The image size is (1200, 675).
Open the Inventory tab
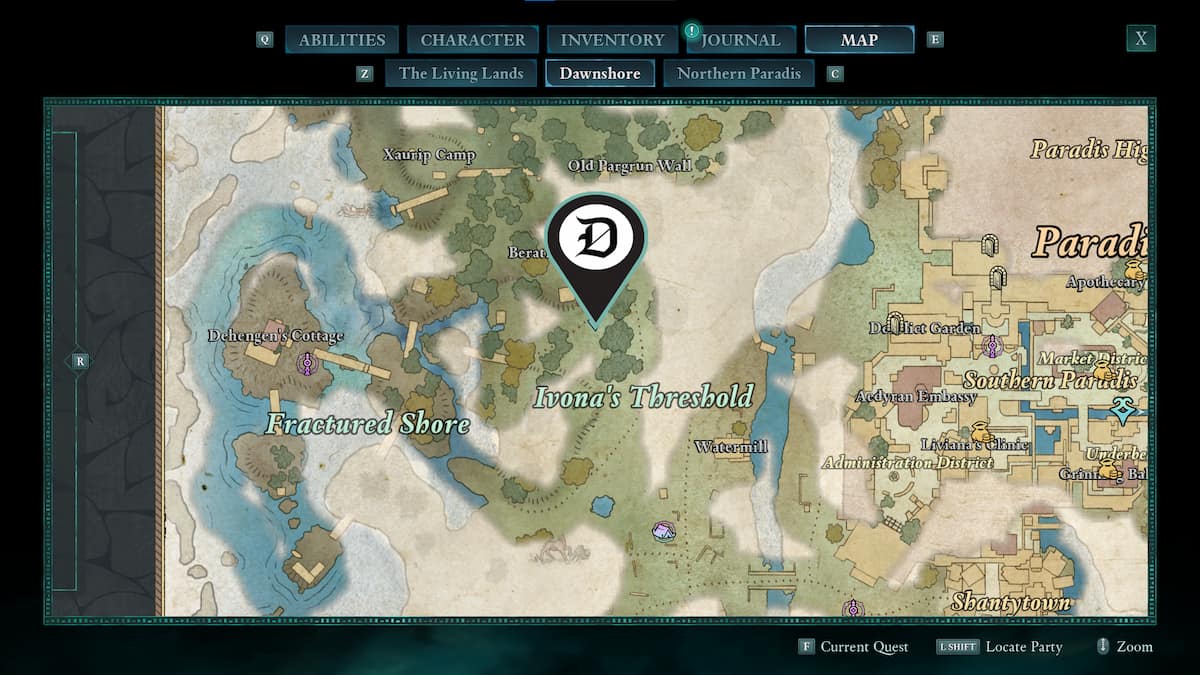pos(612,40)
